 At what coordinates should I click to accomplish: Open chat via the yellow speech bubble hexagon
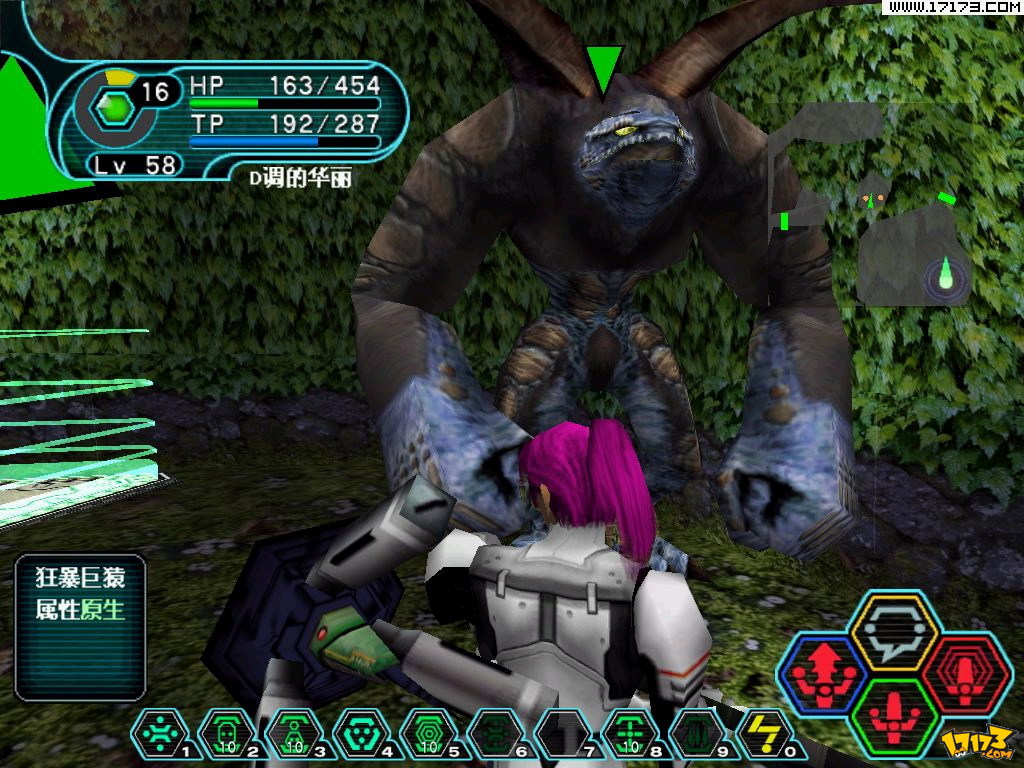pyautogui.click(x=891, y=632)
